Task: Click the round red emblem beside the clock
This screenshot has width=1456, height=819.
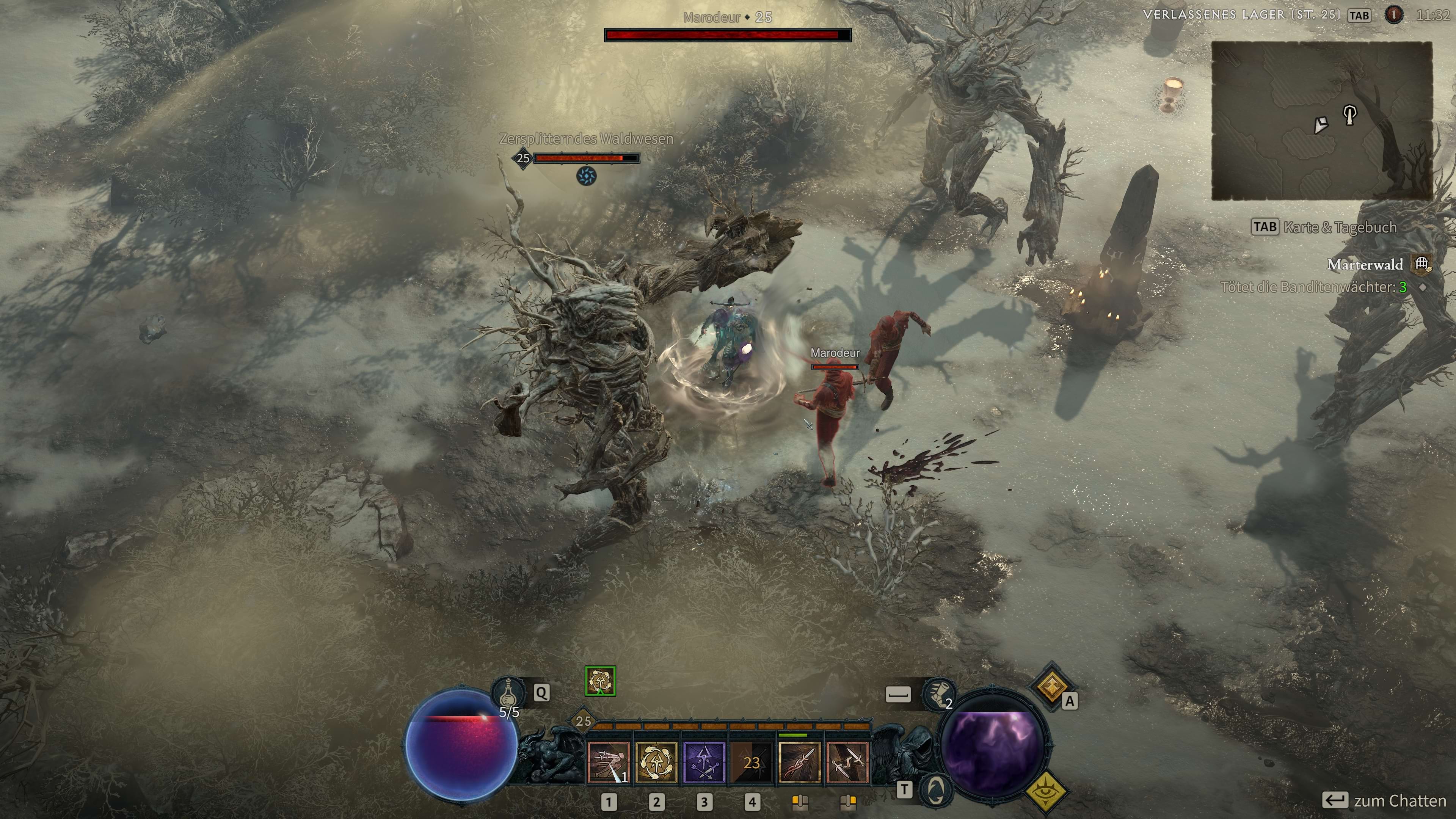Action: coord(1393,15)
